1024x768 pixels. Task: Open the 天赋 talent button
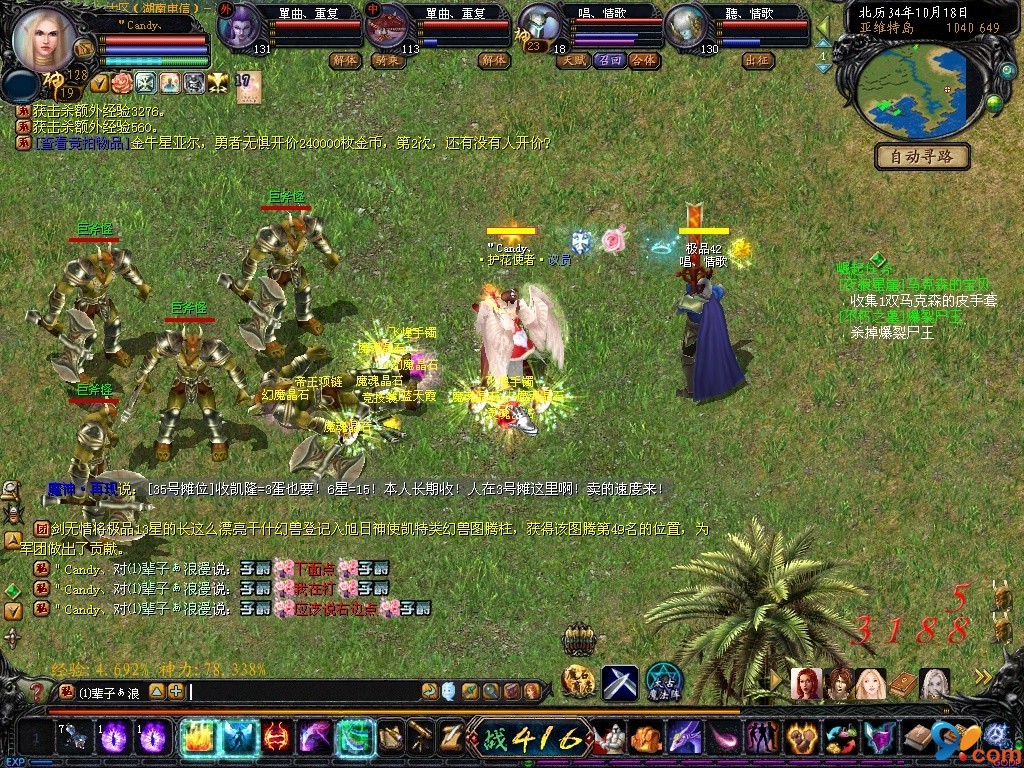pyautogui.click(x=573, y=60)
